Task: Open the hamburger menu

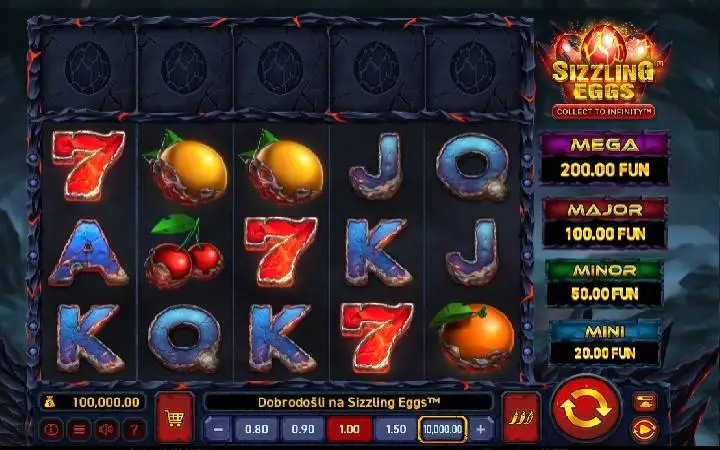Action: point(80,429)
